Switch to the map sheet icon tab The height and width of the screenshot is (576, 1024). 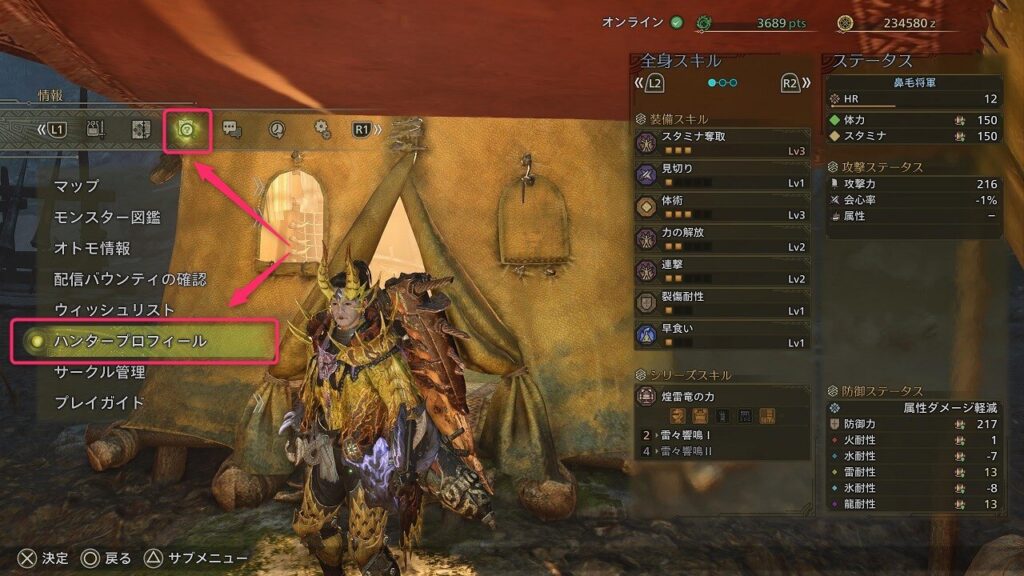141,129
